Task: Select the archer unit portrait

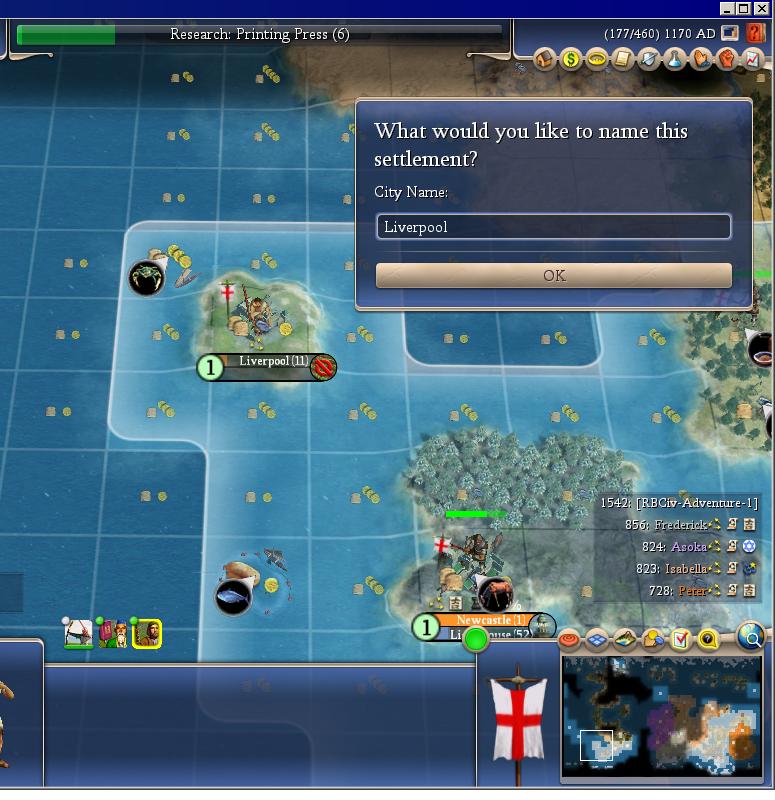Action: [x=80, y=633]
